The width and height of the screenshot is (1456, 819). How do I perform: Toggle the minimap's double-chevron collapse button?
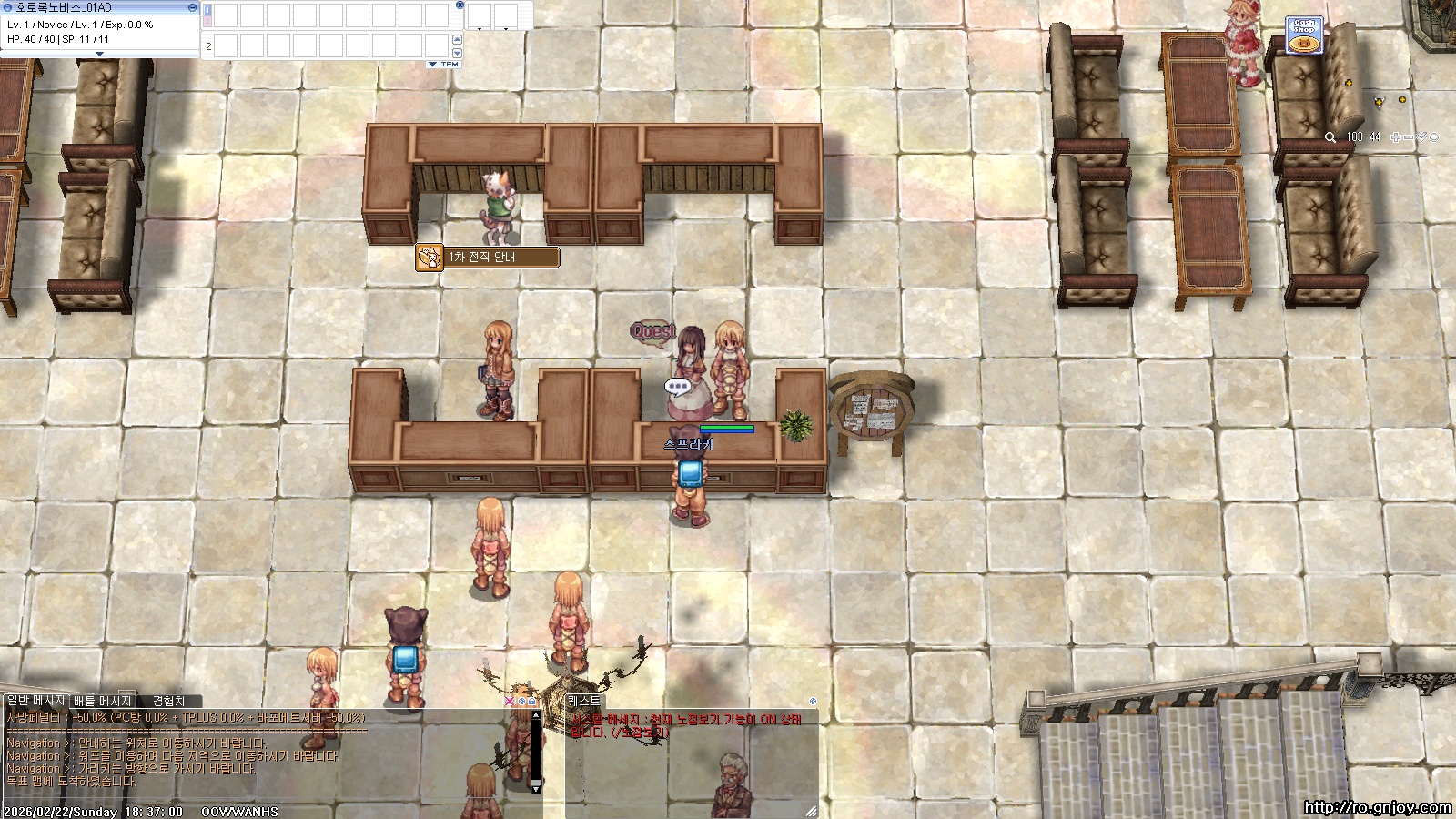pyautogui.click(x=1421, y=137)
